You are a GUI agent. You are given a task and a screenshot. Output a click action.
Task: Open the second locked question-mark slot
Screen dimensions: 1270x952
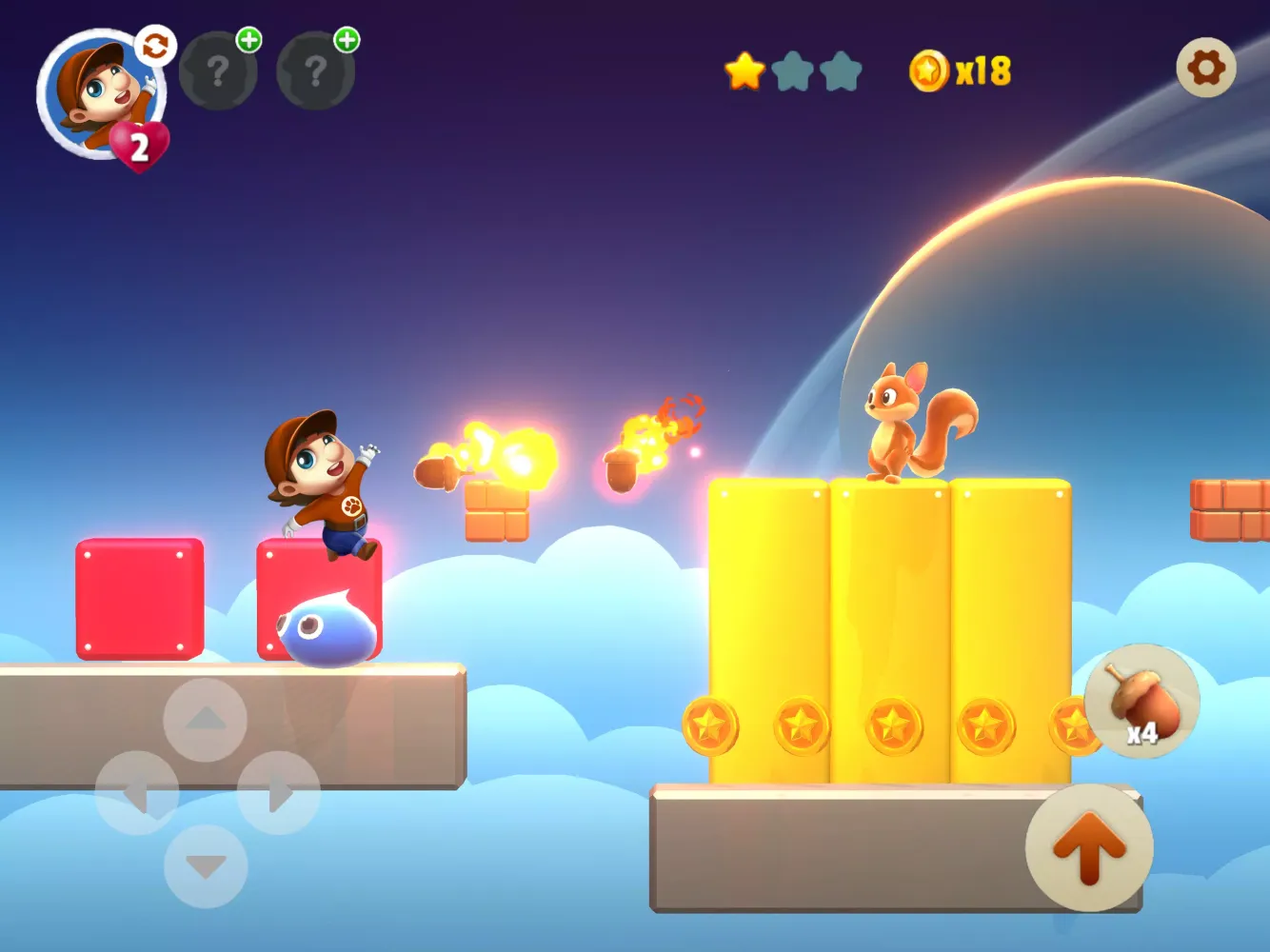[316, 69]
